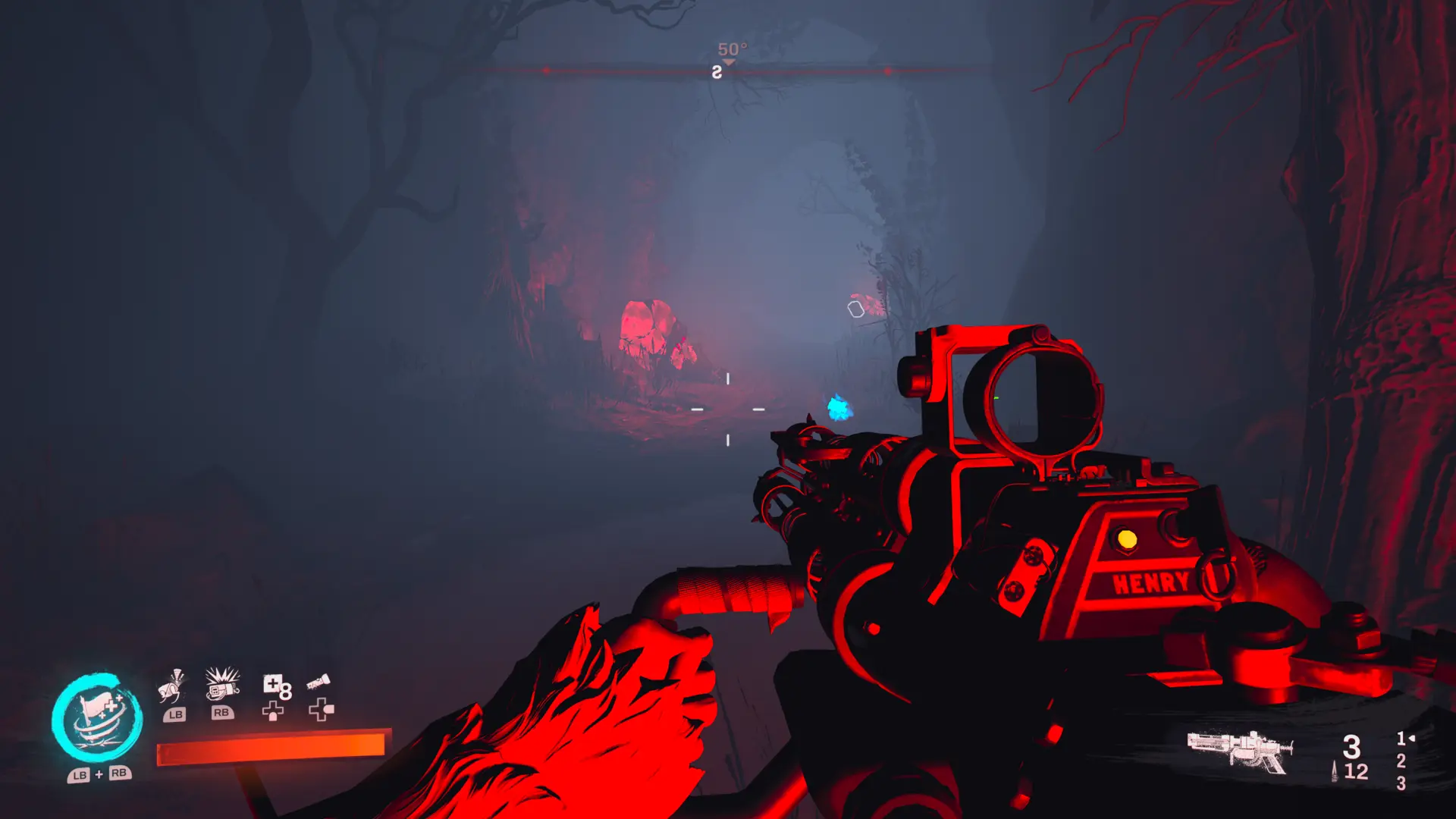The image size is (1456, 819).
Task: Toggle the flashlight via its d-pad button glyph
Action: [323, 711]
